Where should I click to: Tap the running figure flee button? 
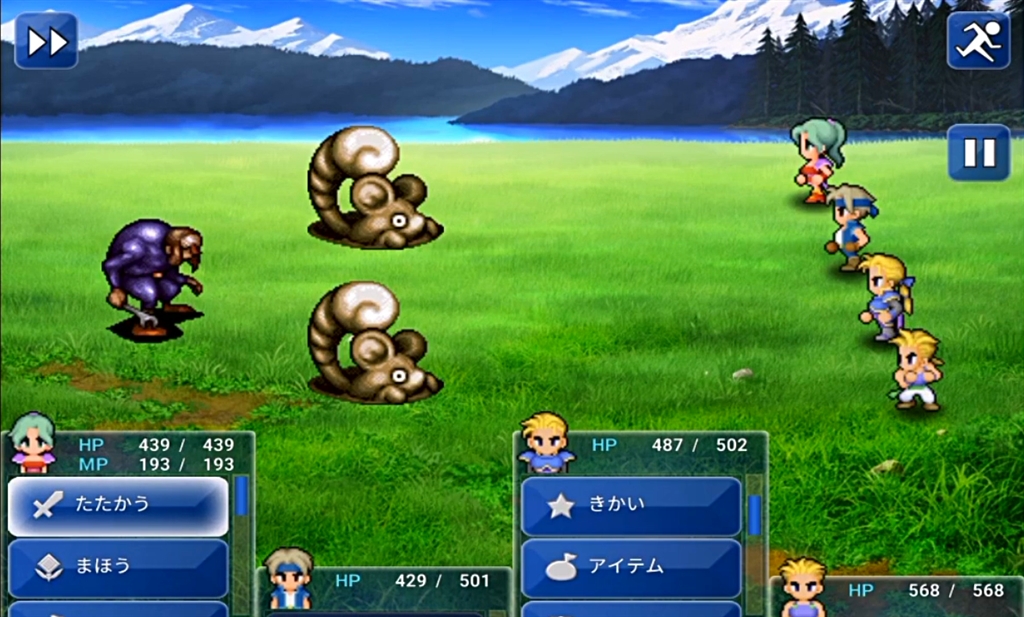click(978, 41)
